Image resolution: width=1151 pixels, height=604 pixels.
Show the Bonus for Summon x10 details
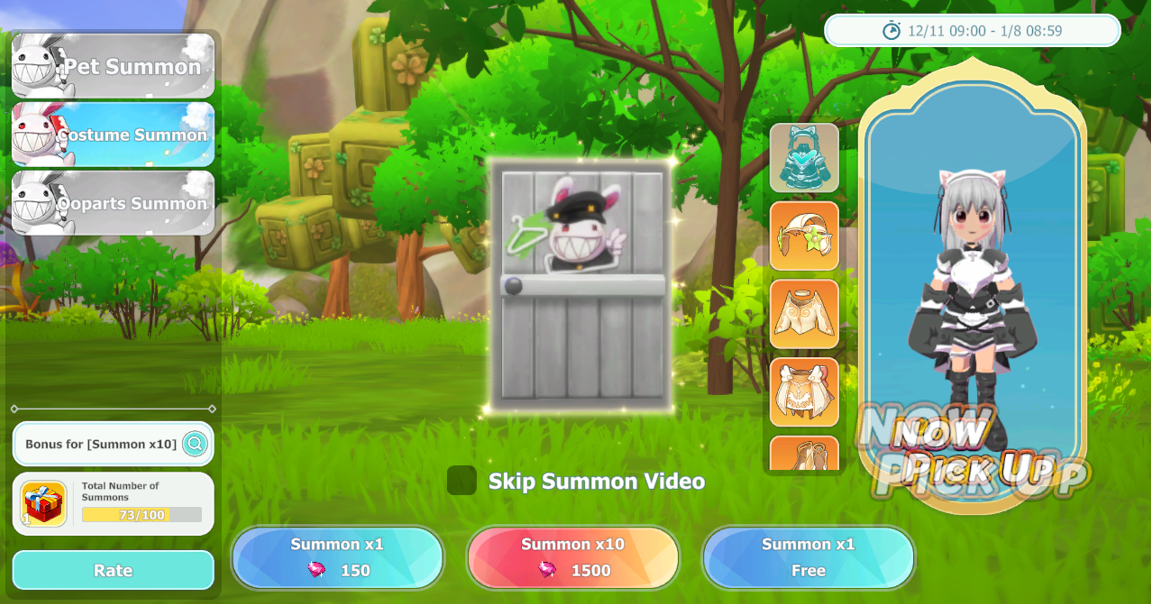point(195,444)
